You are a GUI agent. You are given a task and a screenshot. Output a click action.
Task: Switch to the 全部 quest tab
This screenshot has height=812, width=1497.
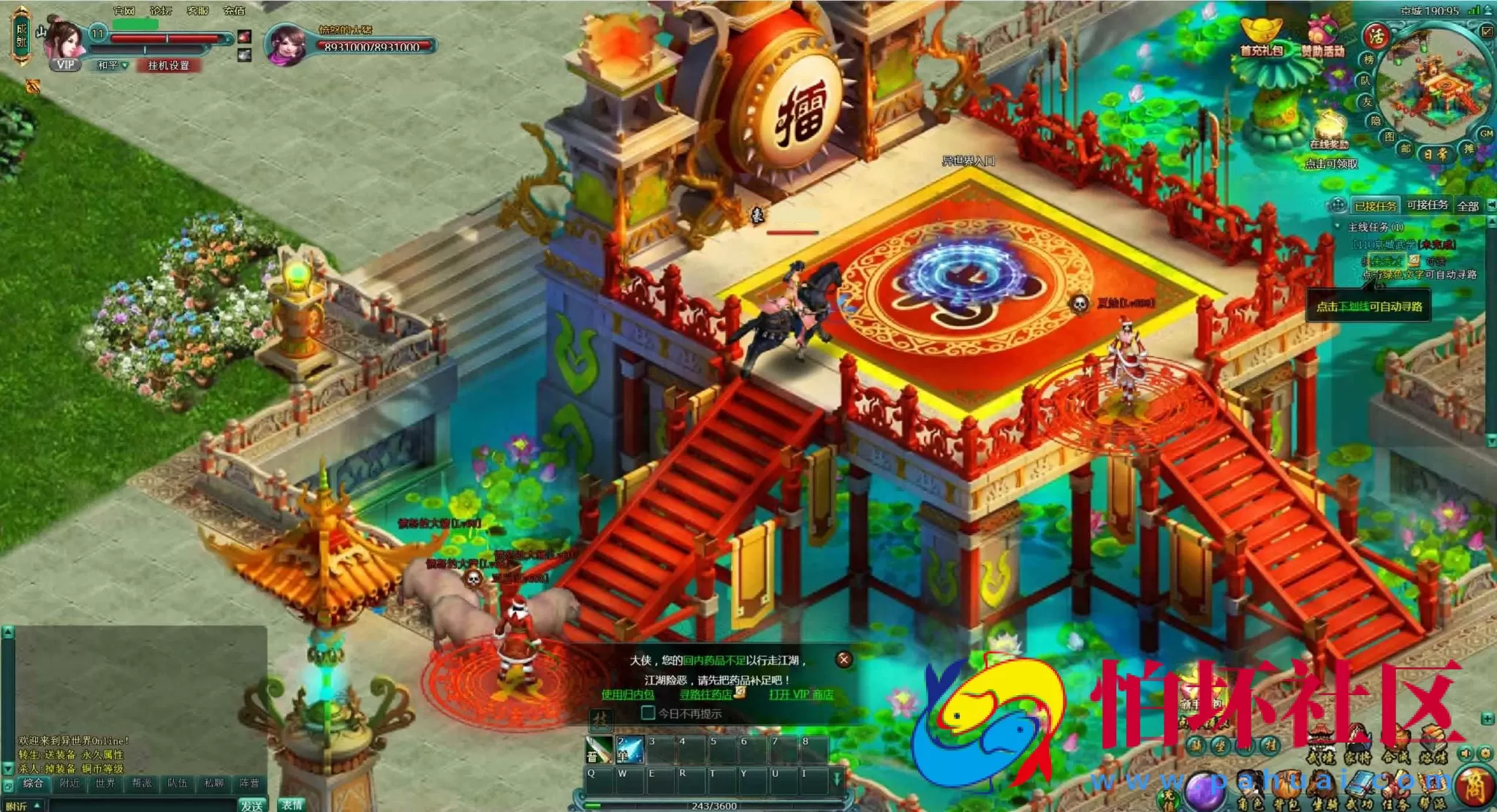point(1468,206)
